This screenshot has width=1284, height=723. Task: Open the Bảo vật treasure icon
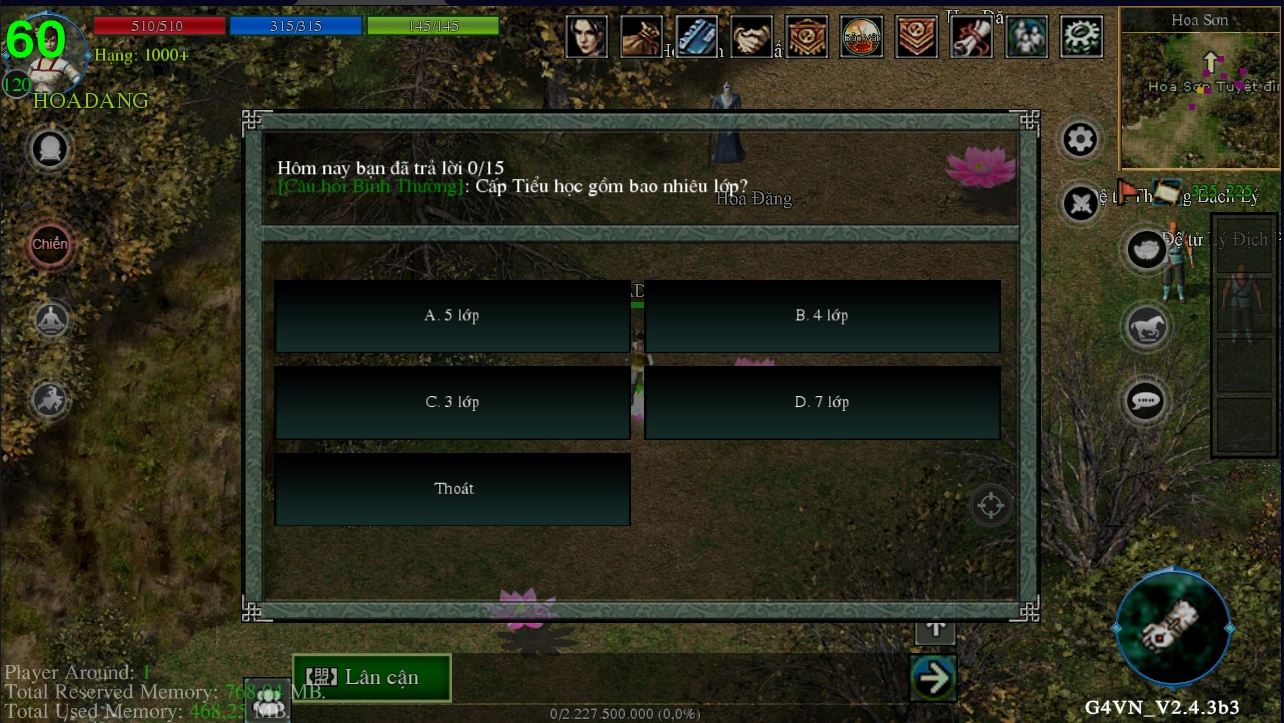(861, 37)
